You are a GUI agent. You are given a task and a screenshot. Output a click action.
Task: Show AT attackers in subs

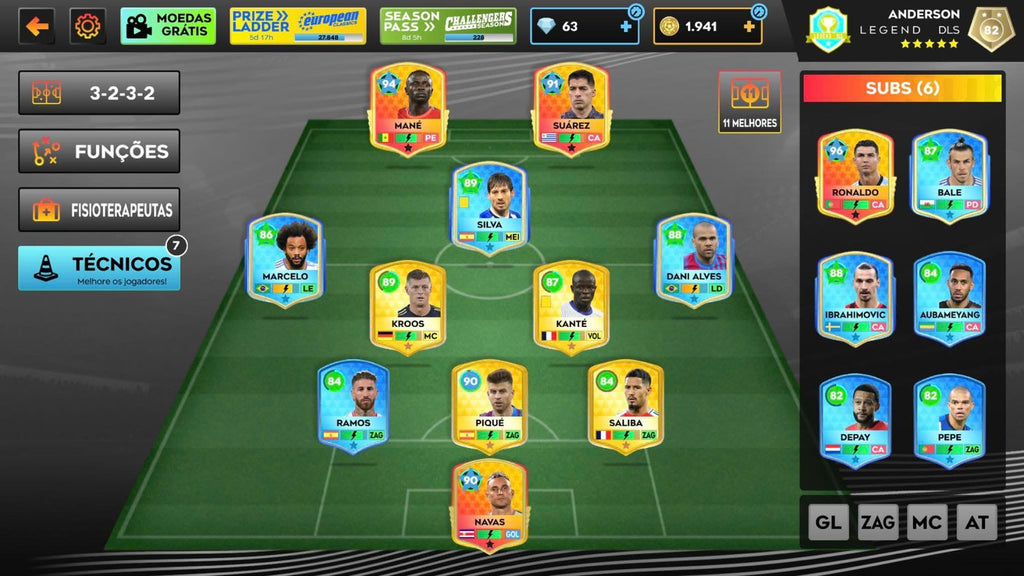[x=976, y=522]
